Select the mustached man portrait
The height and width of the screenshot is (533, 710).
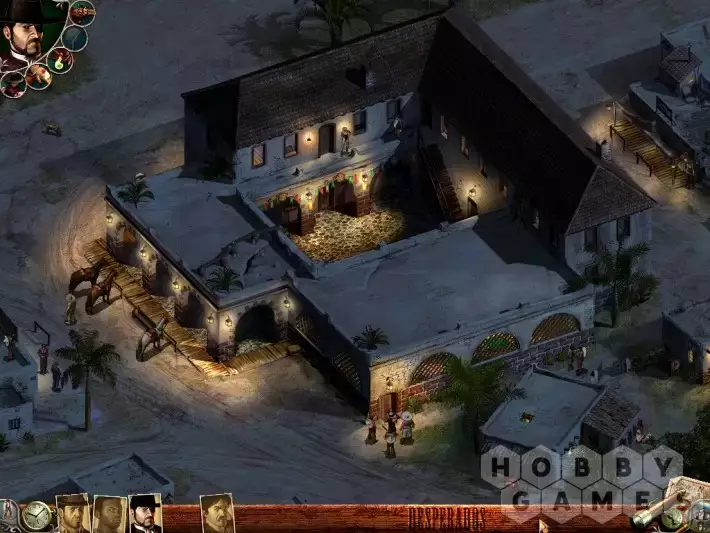[217, 514]
